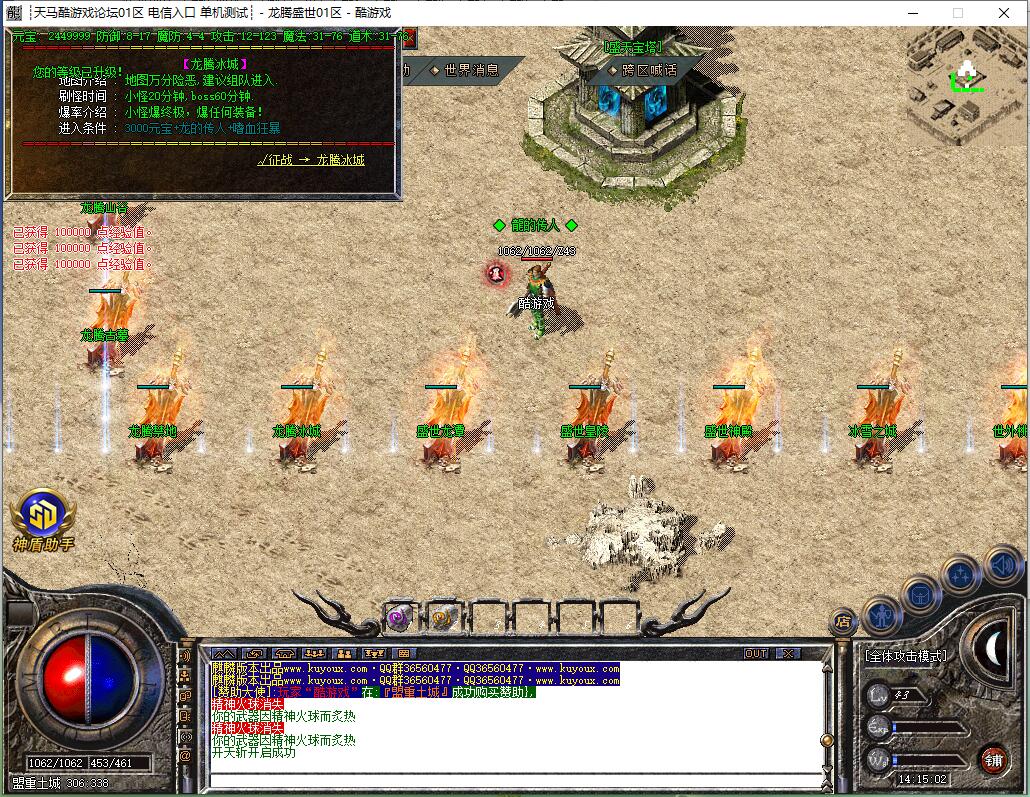Maximize the game window

pyautogui.click(x=957, y=13)
